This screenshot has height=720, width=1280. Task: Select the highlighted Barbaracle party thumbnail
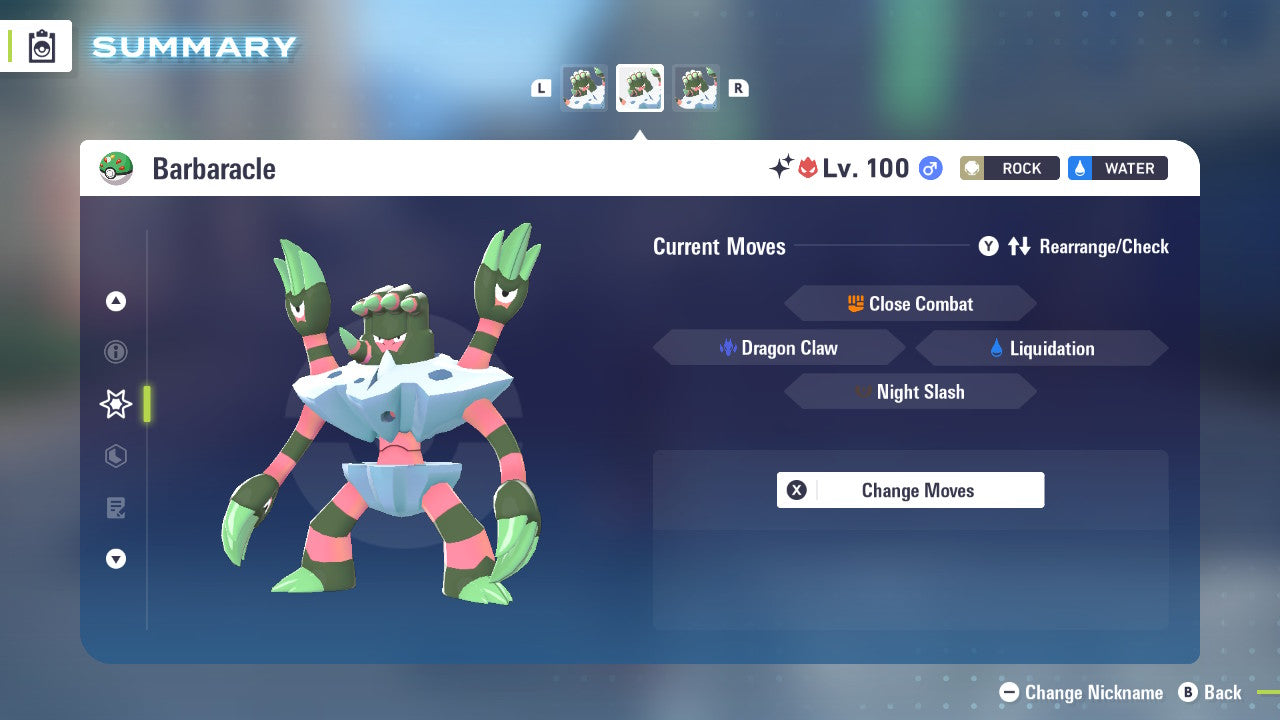pyautogui.click(x=640, y=88)
